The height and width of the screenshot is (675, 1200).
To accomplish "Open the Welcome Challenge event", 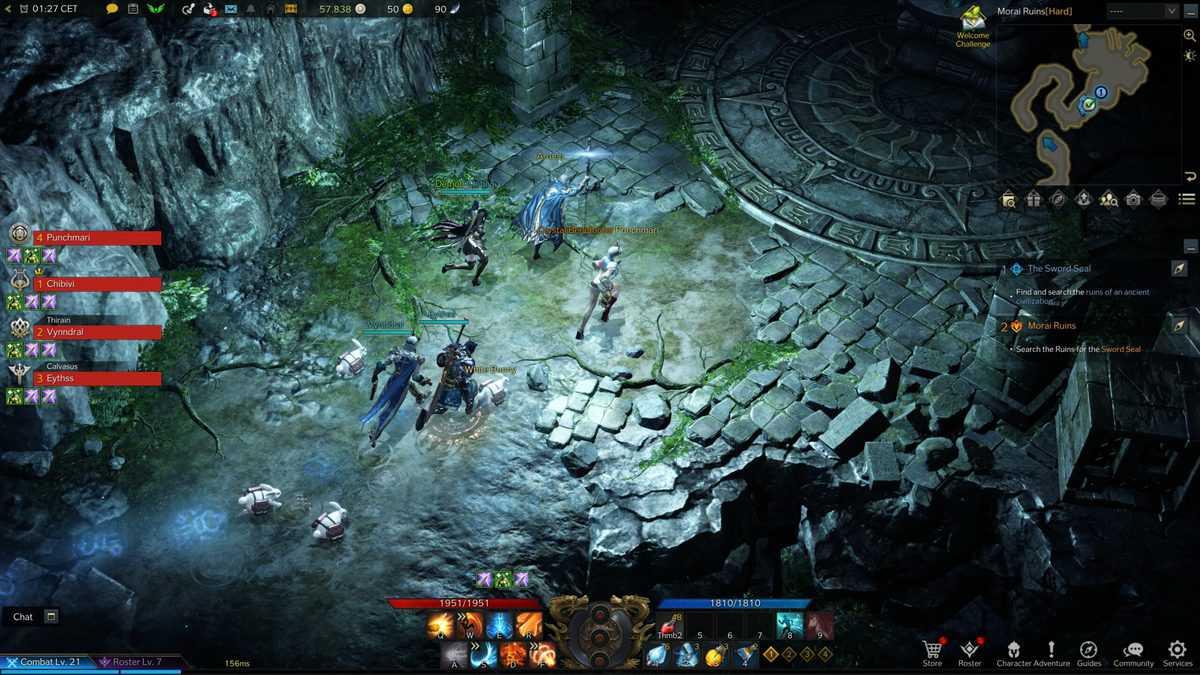I will click(972, 26).
